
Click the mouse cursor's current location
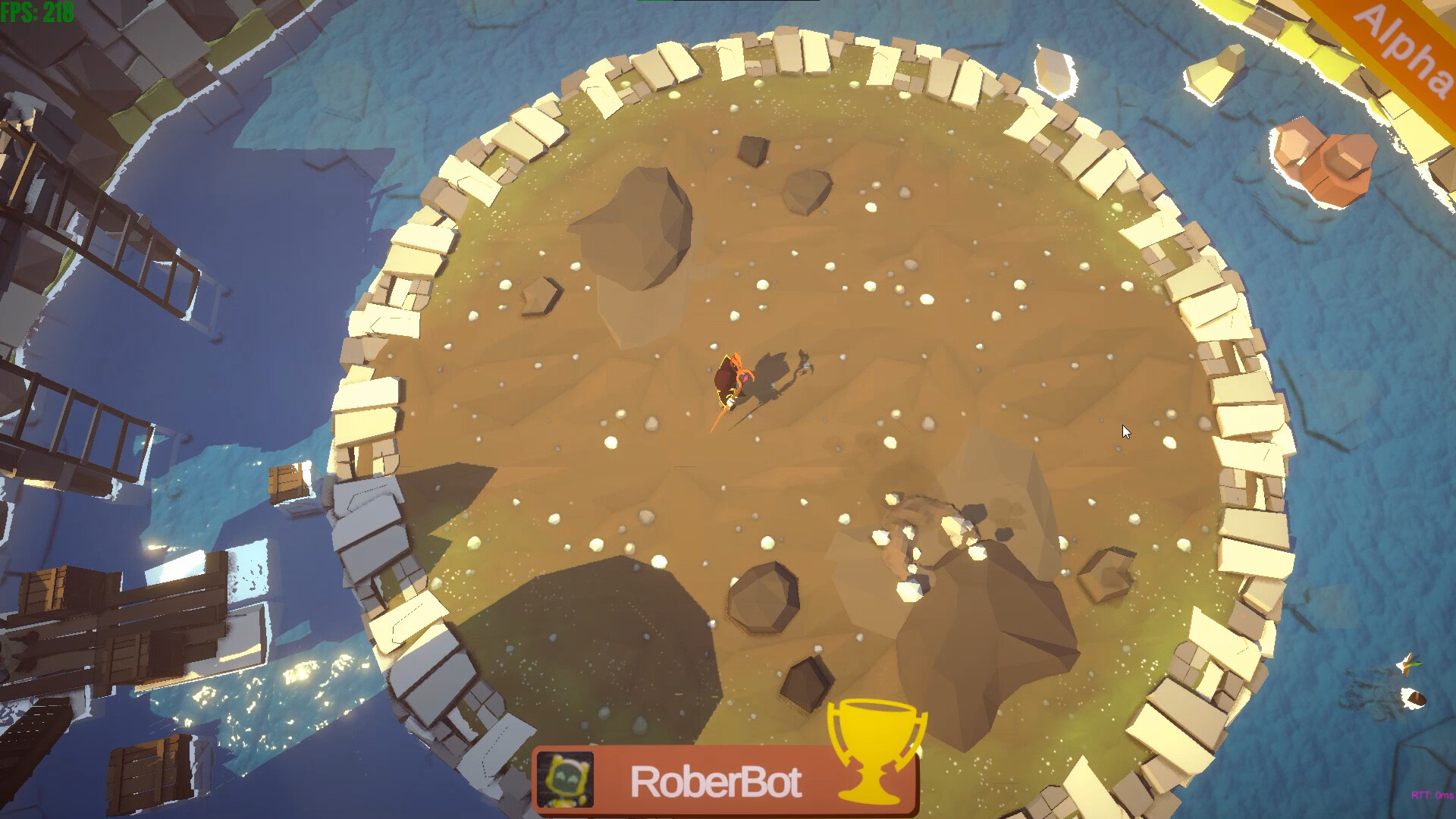(1125, 431)
